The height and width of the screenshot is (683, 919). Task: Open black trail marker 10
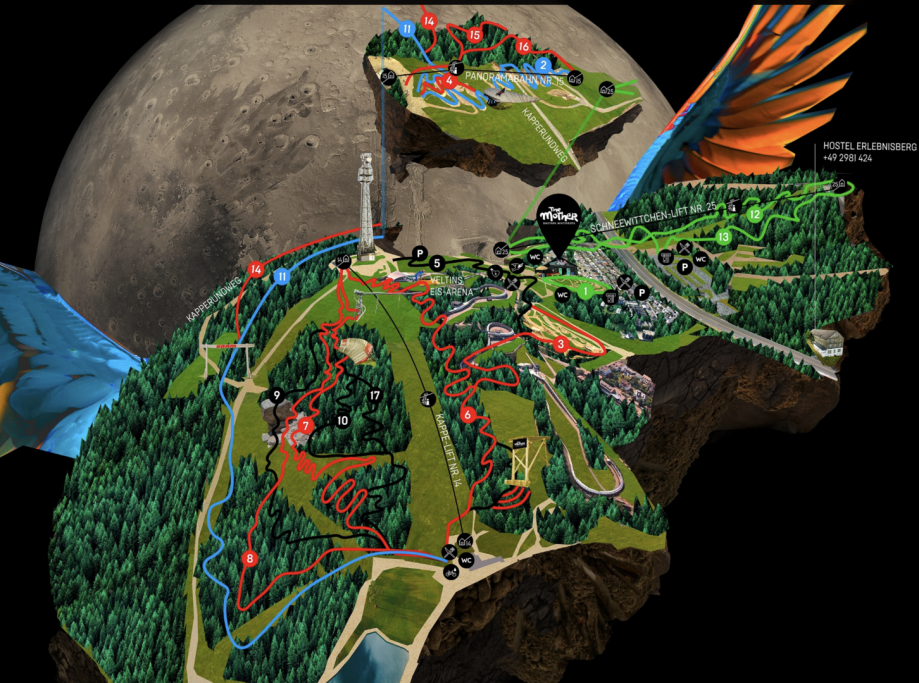click(342, 421)
